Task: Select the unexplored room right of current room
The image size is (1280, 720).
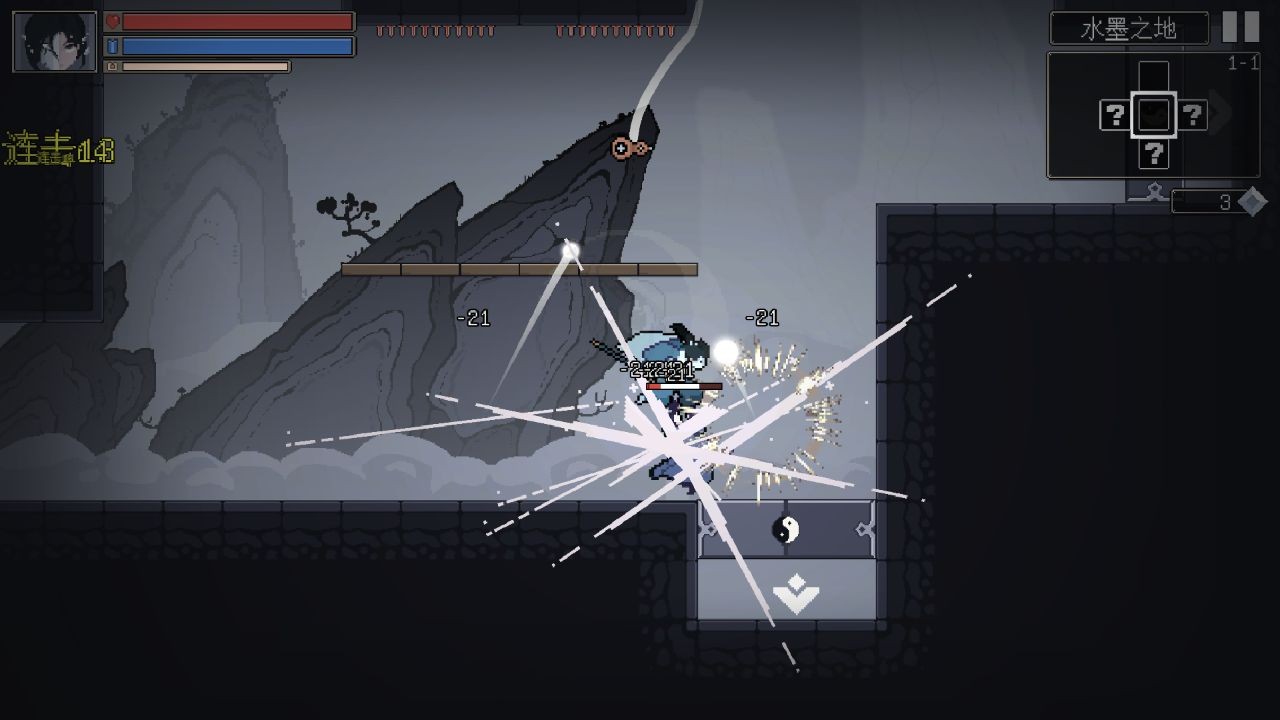Action: [1192, 116]
